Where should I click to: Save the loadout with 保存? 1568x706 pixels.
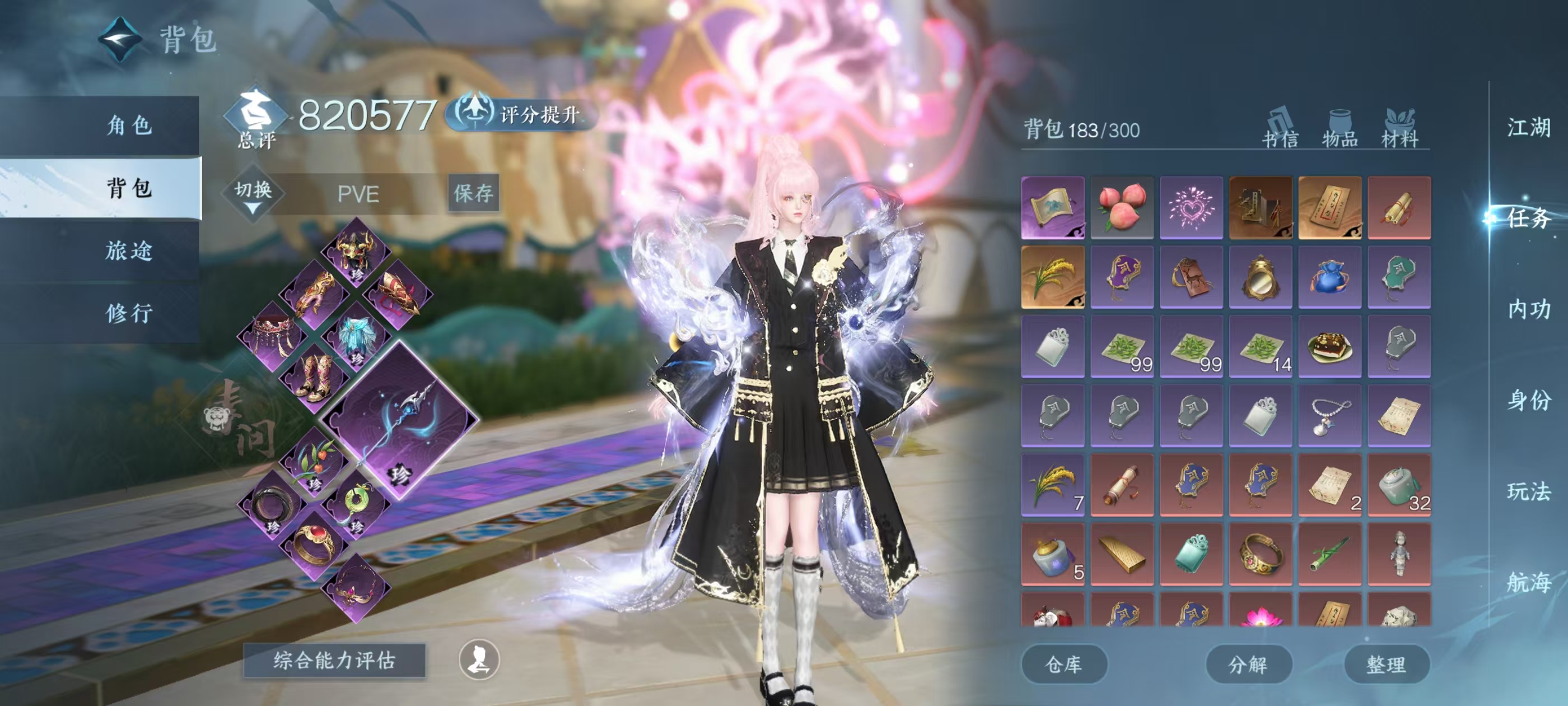point(473,194)
